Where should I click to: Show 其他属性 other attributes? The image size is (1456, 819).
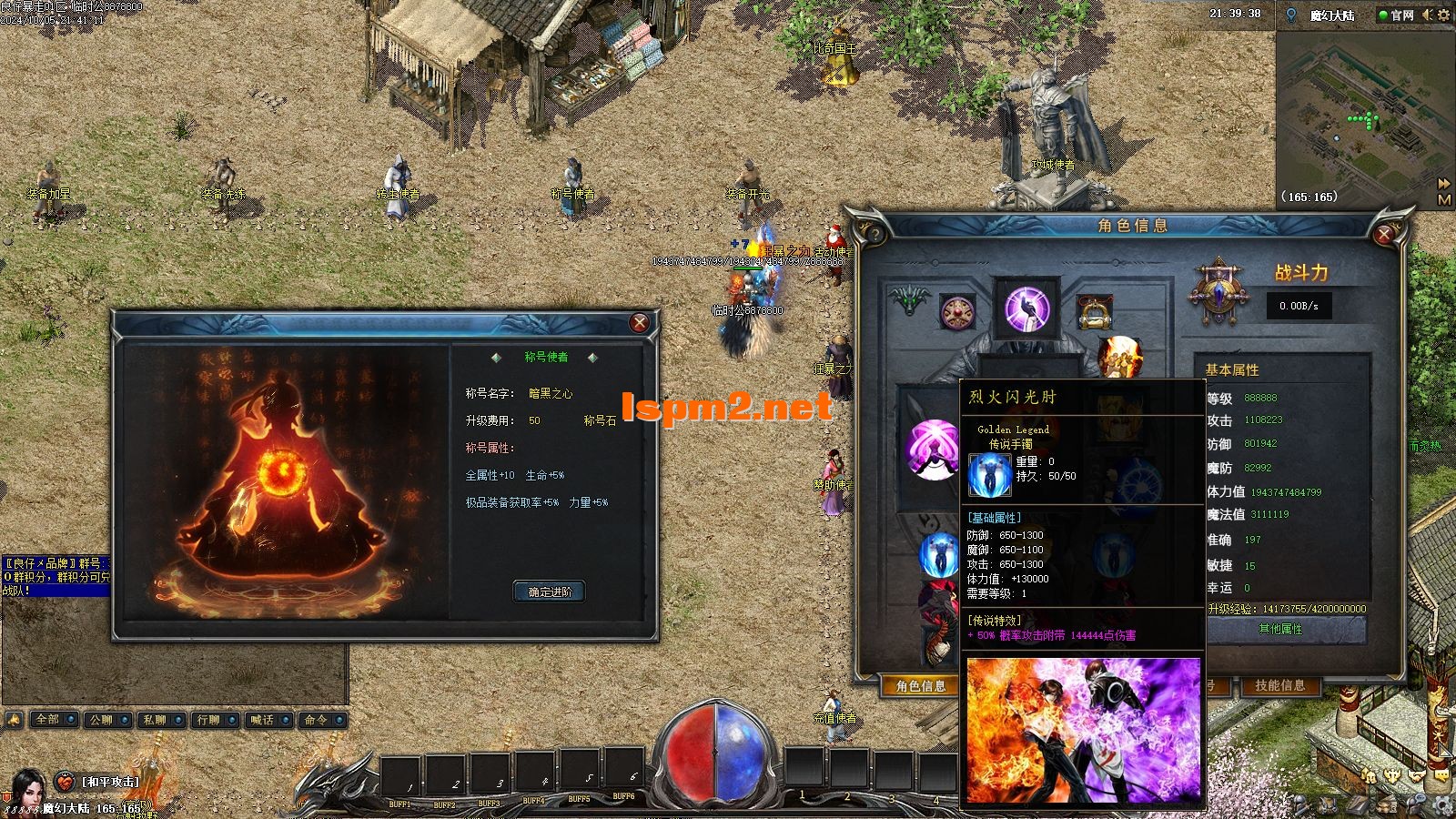tap(1280, 630)
